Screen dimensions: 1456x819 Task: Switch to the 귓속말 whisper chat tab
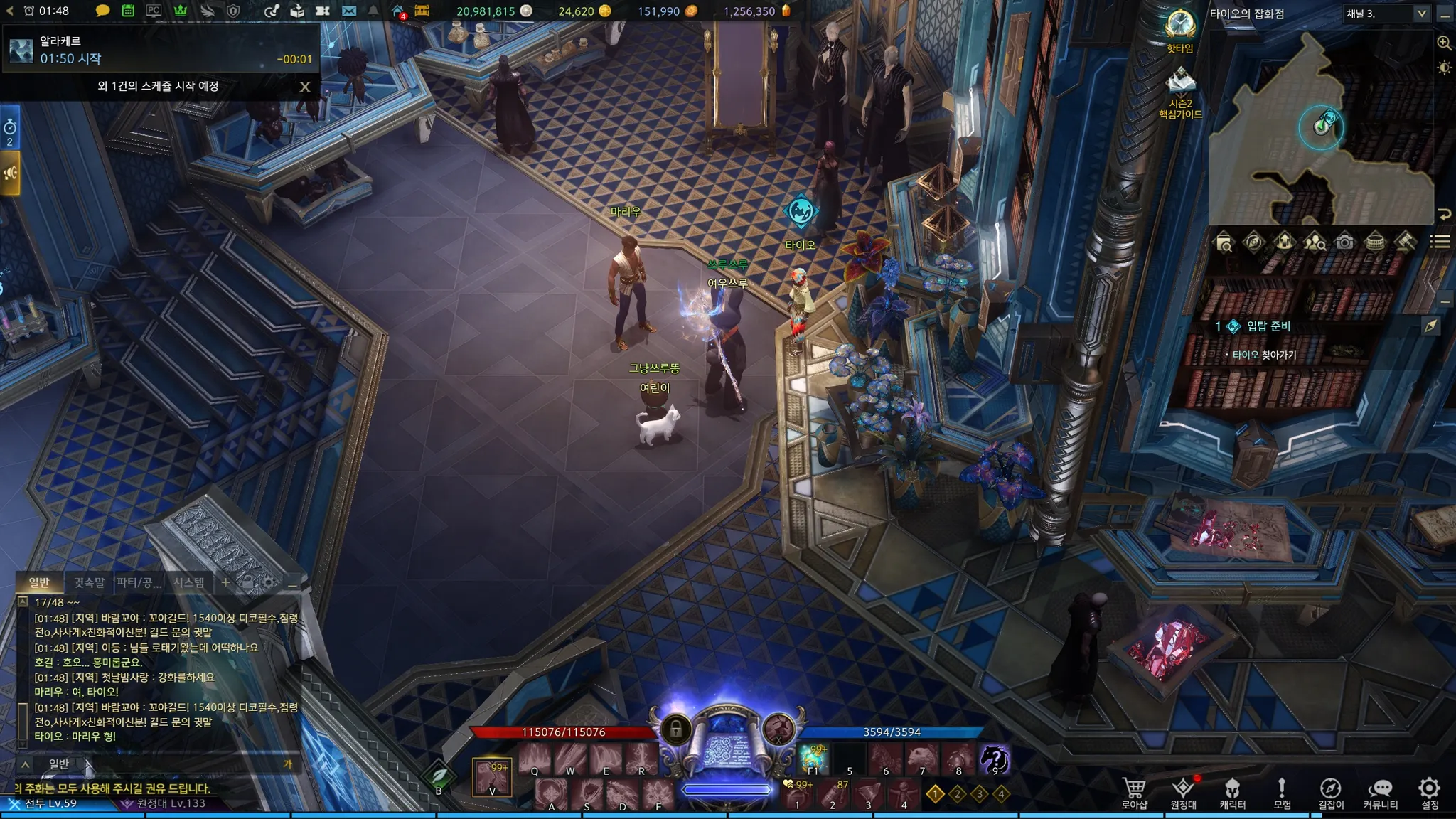(89, 582)
